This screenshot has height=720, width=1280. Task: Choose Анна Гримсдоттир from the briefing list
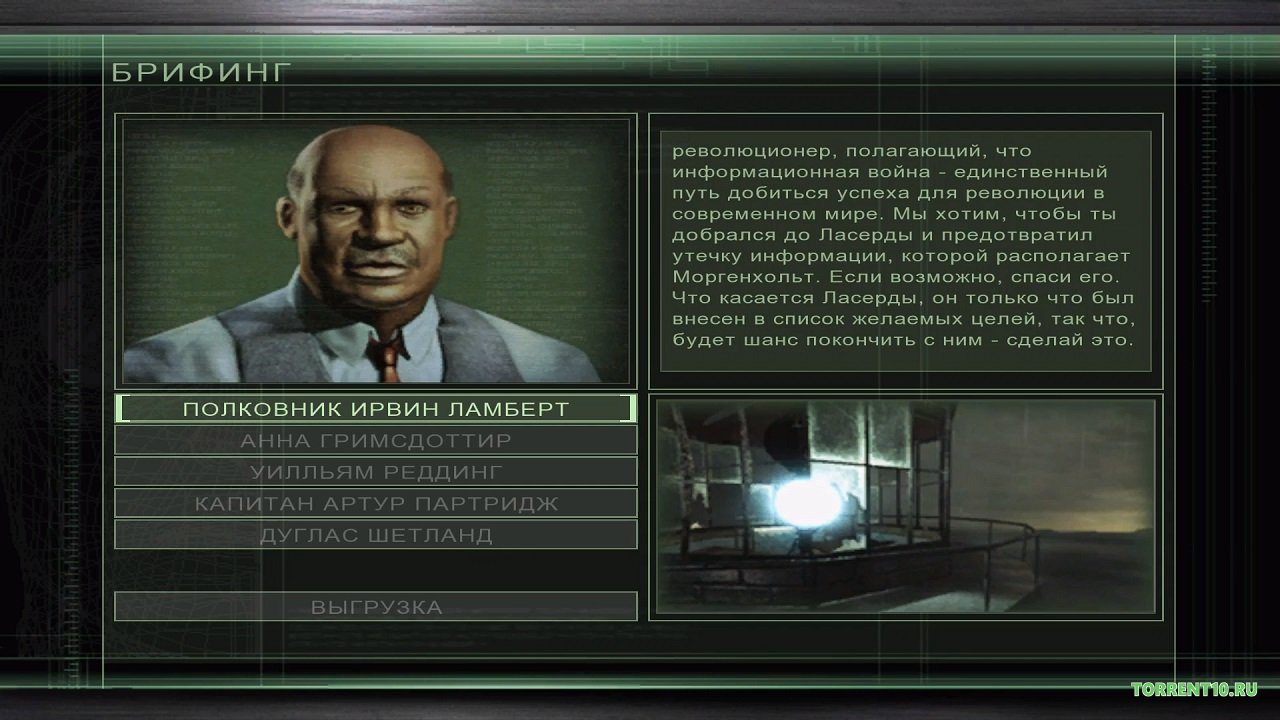(x=376, y=440)
